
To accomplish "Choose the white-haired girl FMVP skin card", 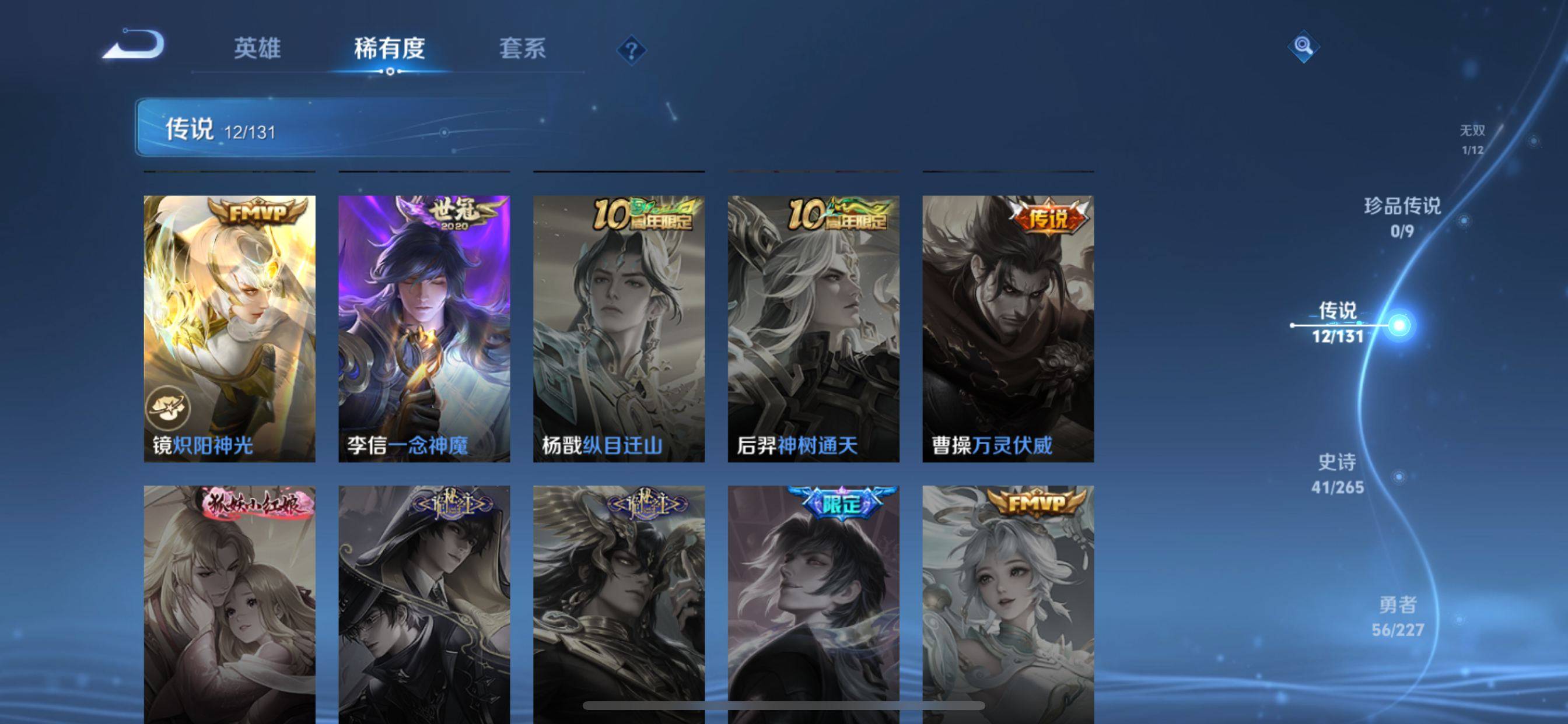I will [x=1008, y=602].
